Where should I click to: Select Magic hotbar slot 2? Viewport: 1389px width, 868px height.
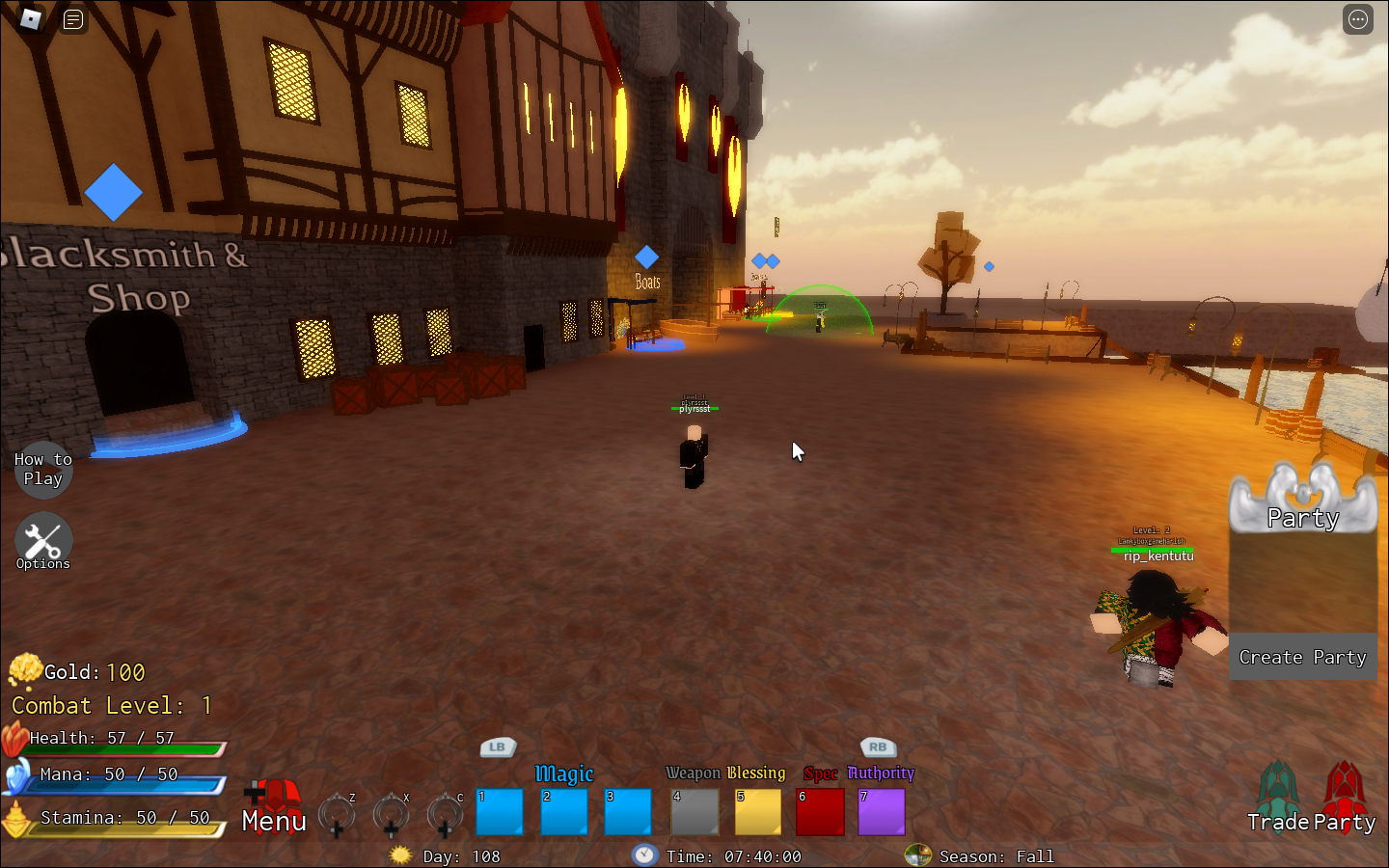pos(564,812)
